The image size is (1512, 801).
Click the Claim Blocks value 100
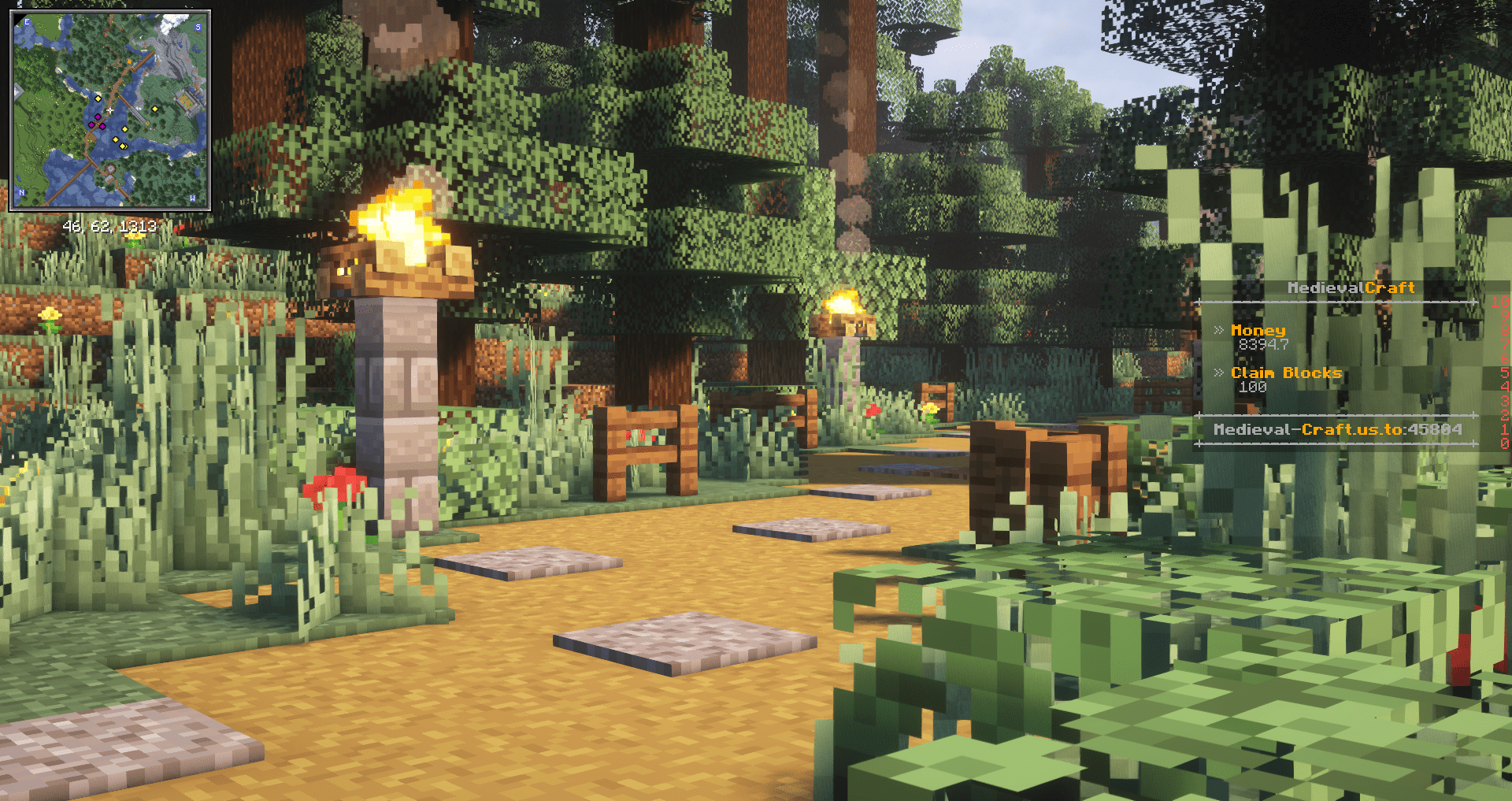pos(1253,388)
